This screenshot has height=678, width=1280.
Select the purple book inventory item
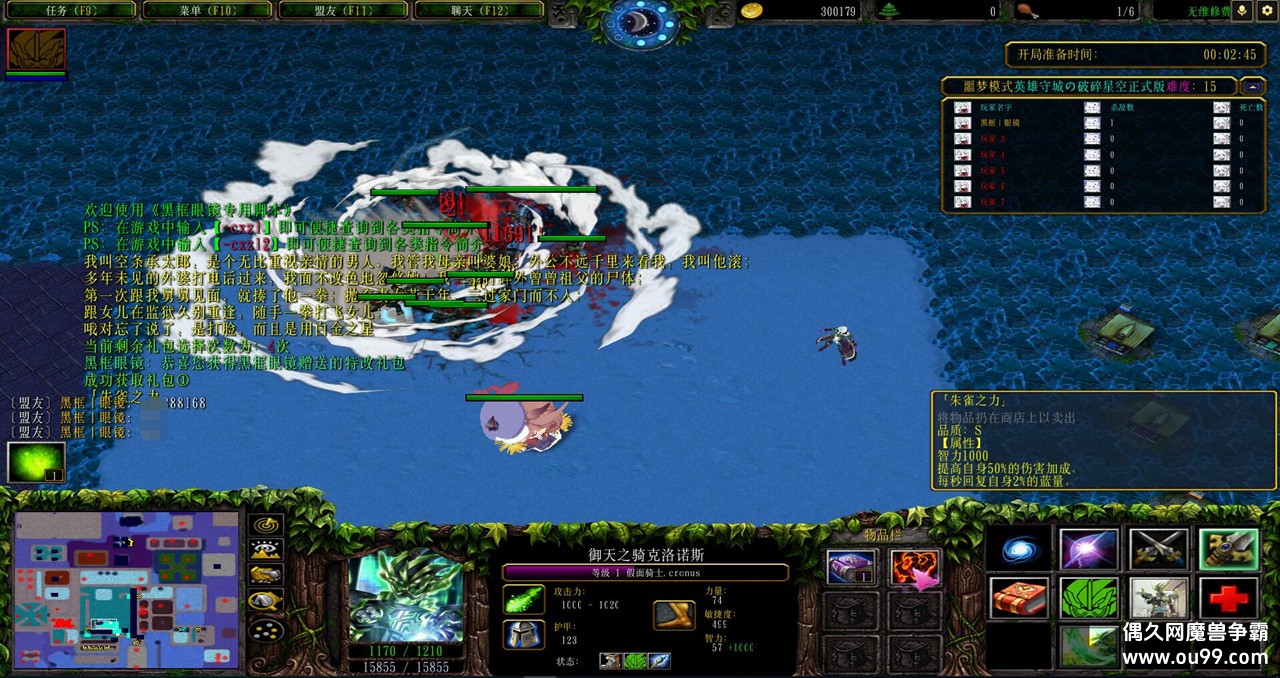(x=851, y=568)
